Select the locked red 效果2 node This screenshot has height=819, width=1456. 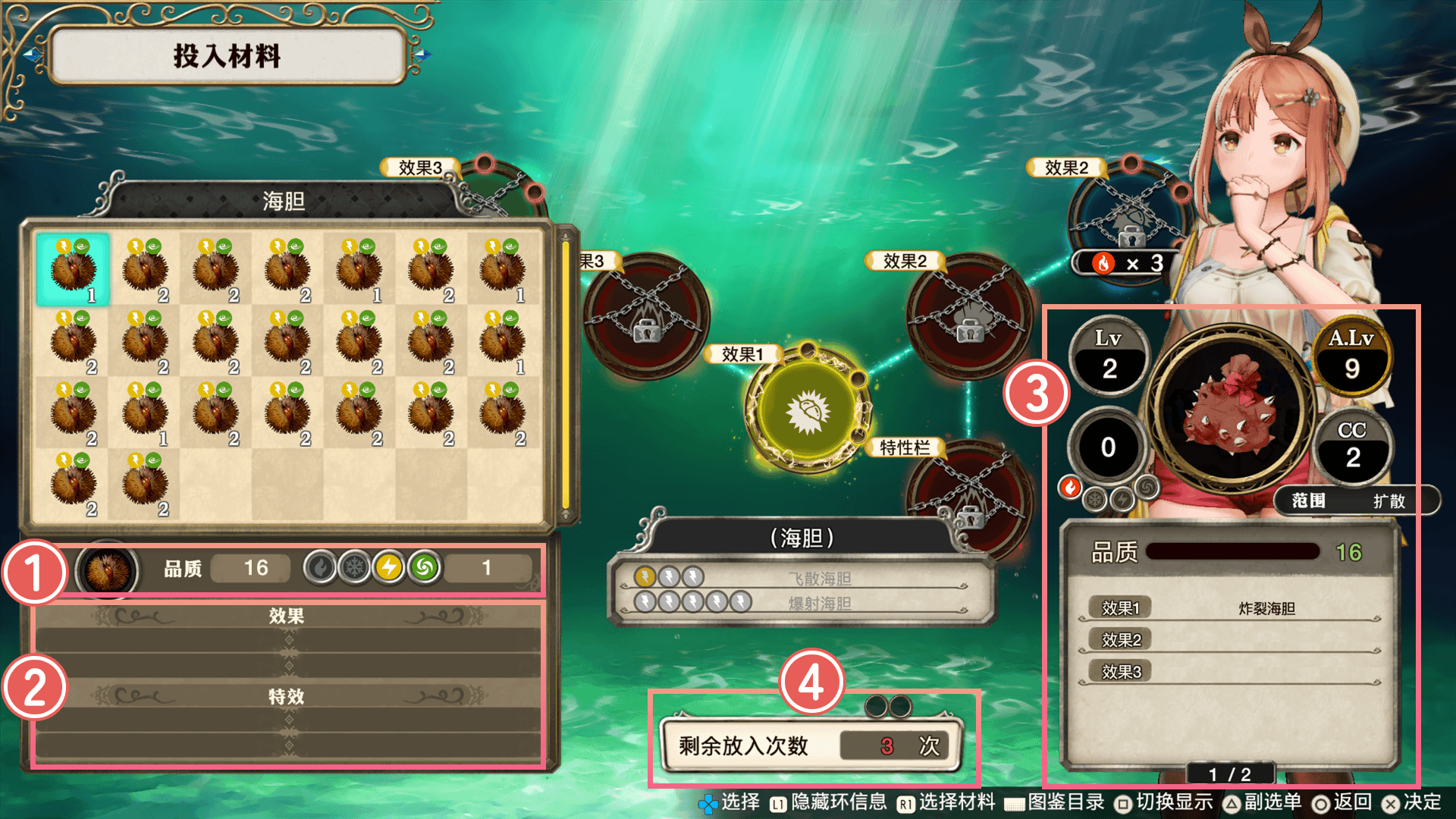(969, 317)
